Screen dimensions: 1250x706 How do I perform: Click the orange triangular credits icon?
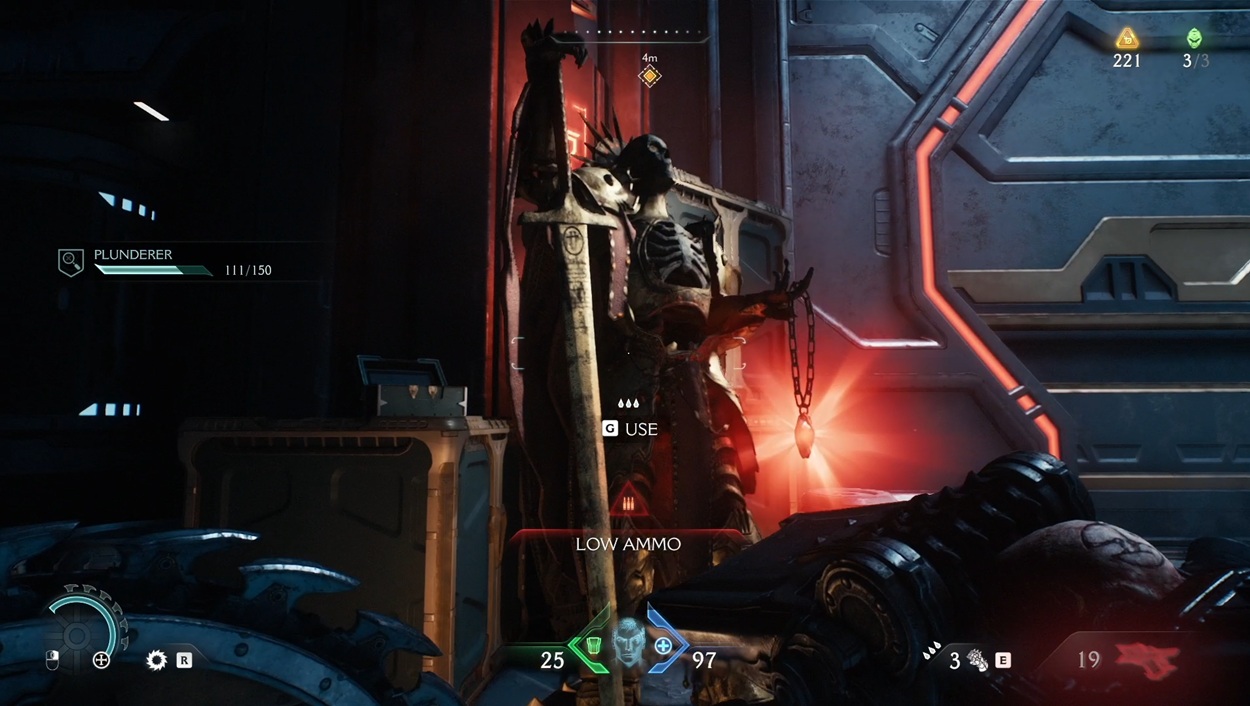[1127, 39]
